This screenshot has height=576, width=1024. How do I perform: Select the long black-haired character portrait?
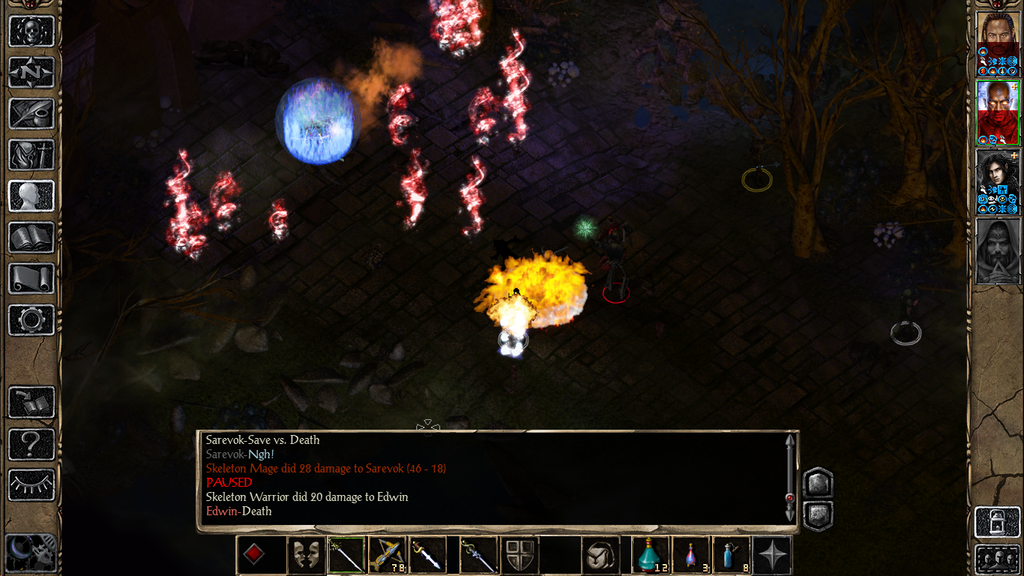(x=997, y=174)
